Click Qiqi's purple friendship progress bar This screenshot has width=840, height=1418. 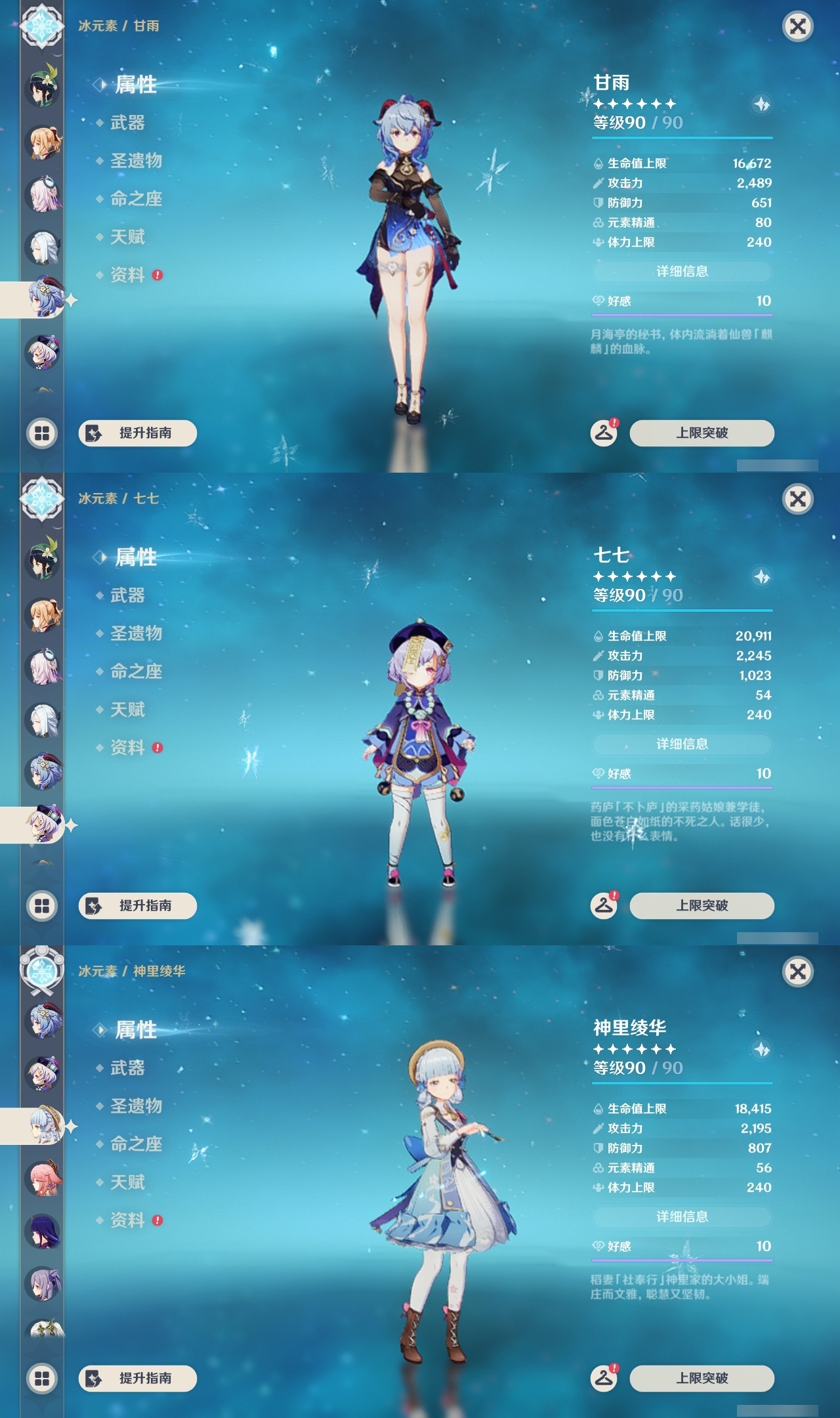tap(681, 786)
